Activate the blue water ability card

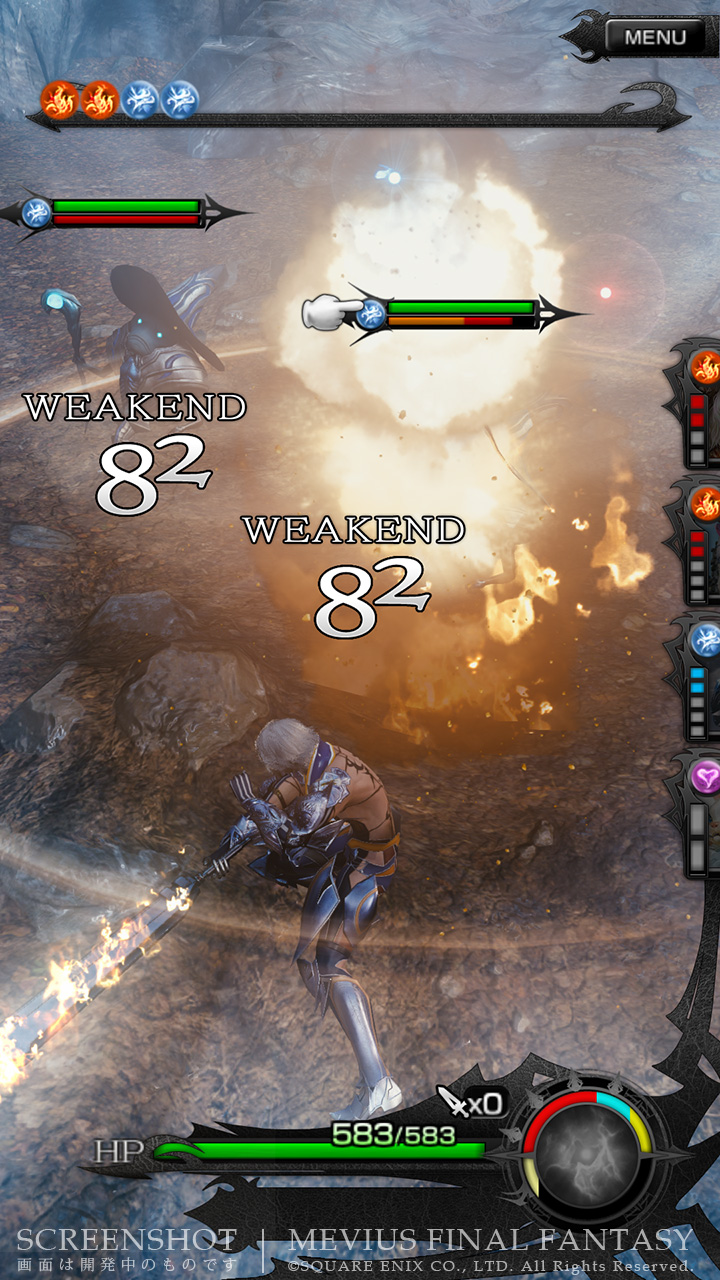click(701, 680)
